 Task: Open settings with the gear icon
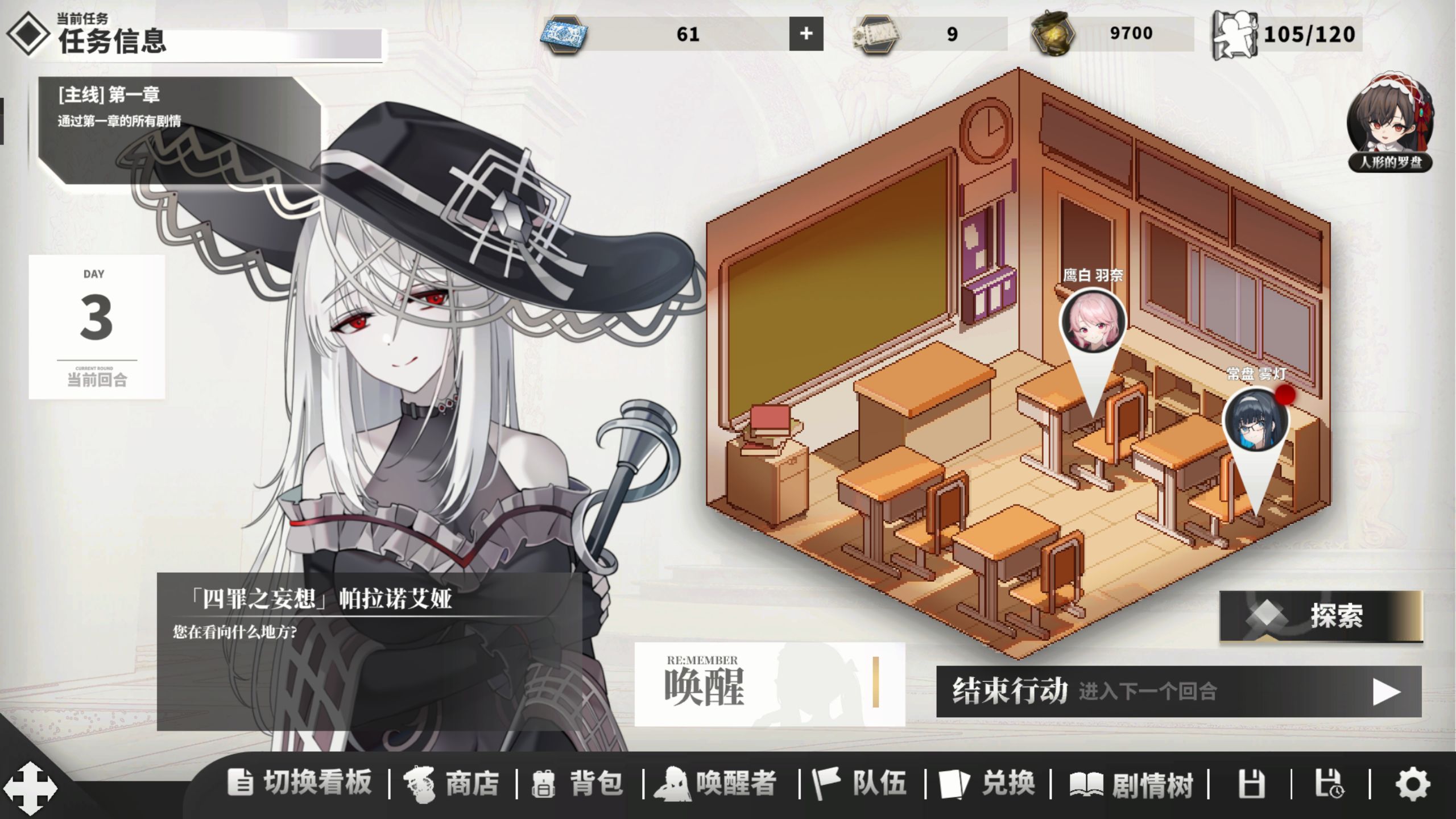click(x=1413, y=784)
